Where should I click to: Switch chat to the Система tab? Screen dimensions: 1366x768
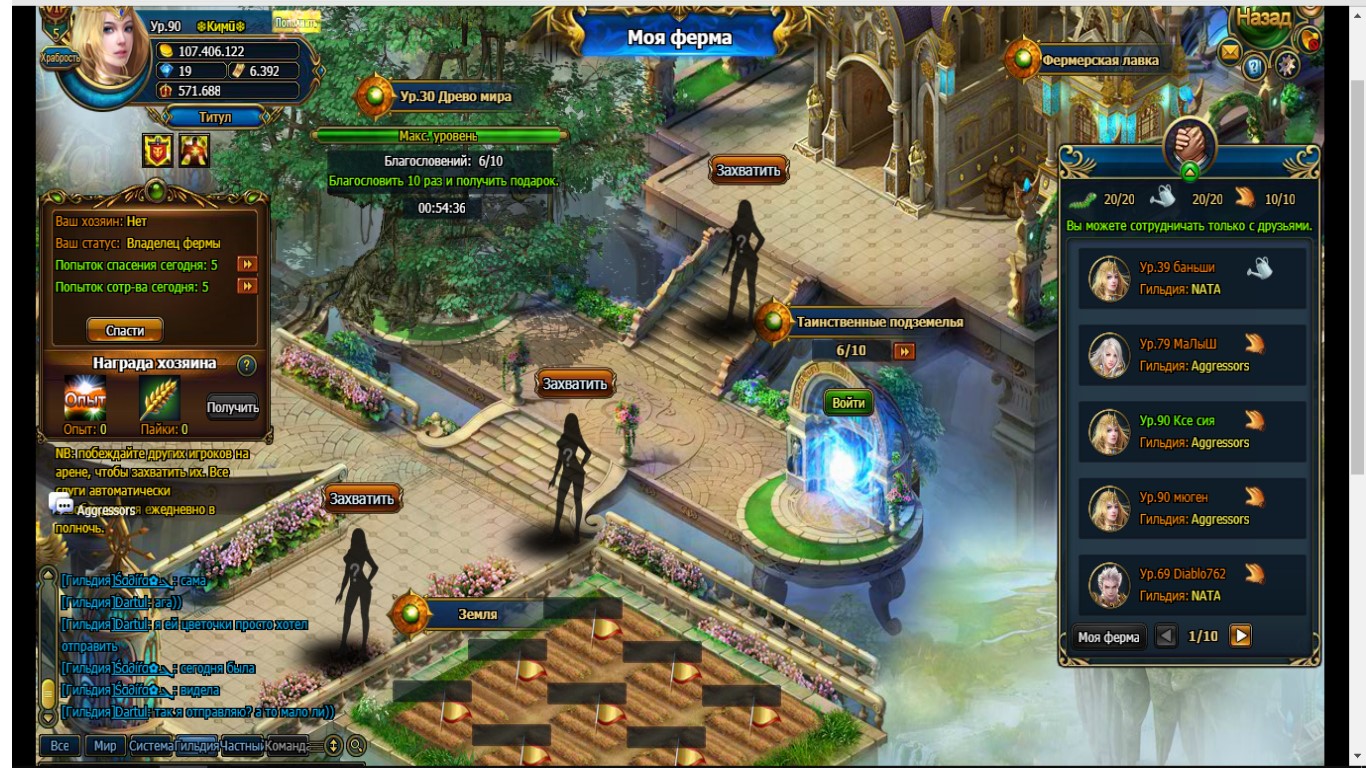151,746
